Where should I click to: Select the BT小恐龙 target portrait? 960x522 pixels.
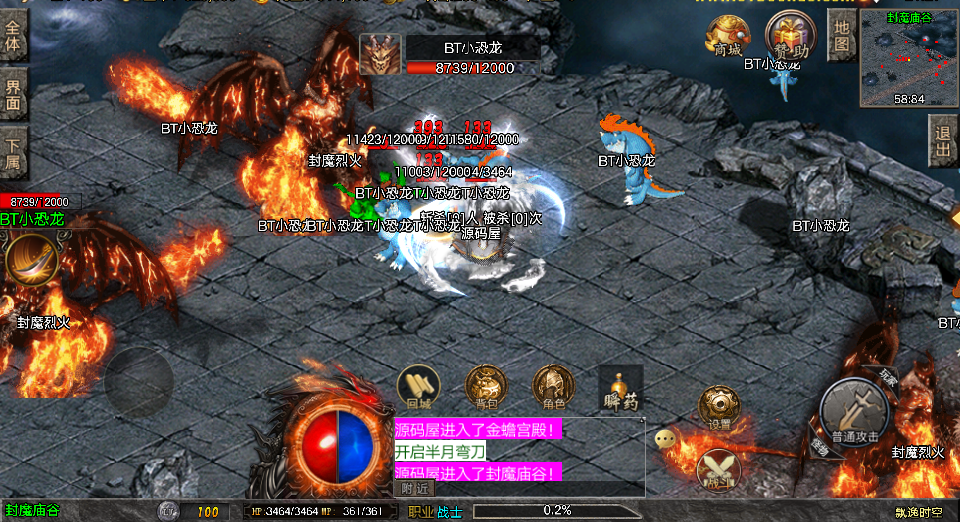(x=380, y=54)
